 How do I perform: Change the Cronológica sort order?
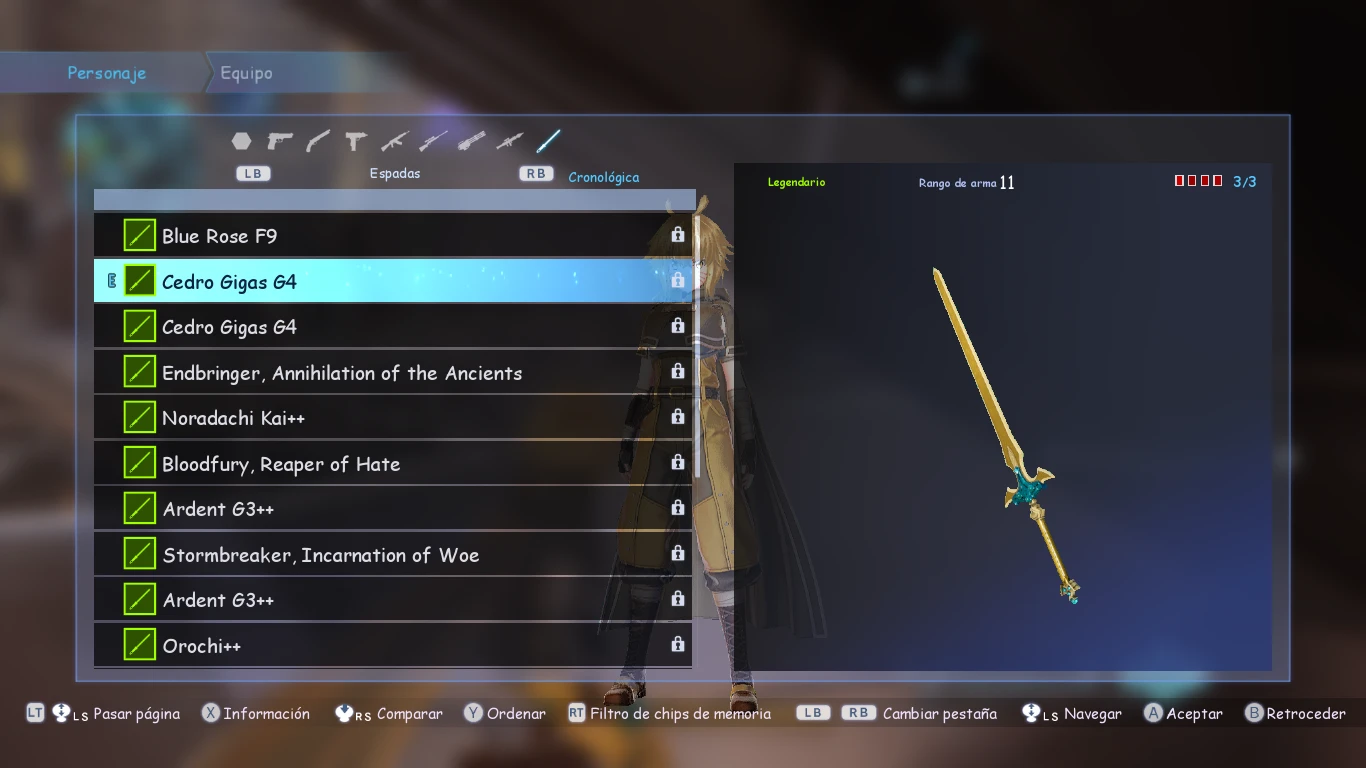[603, 177]
